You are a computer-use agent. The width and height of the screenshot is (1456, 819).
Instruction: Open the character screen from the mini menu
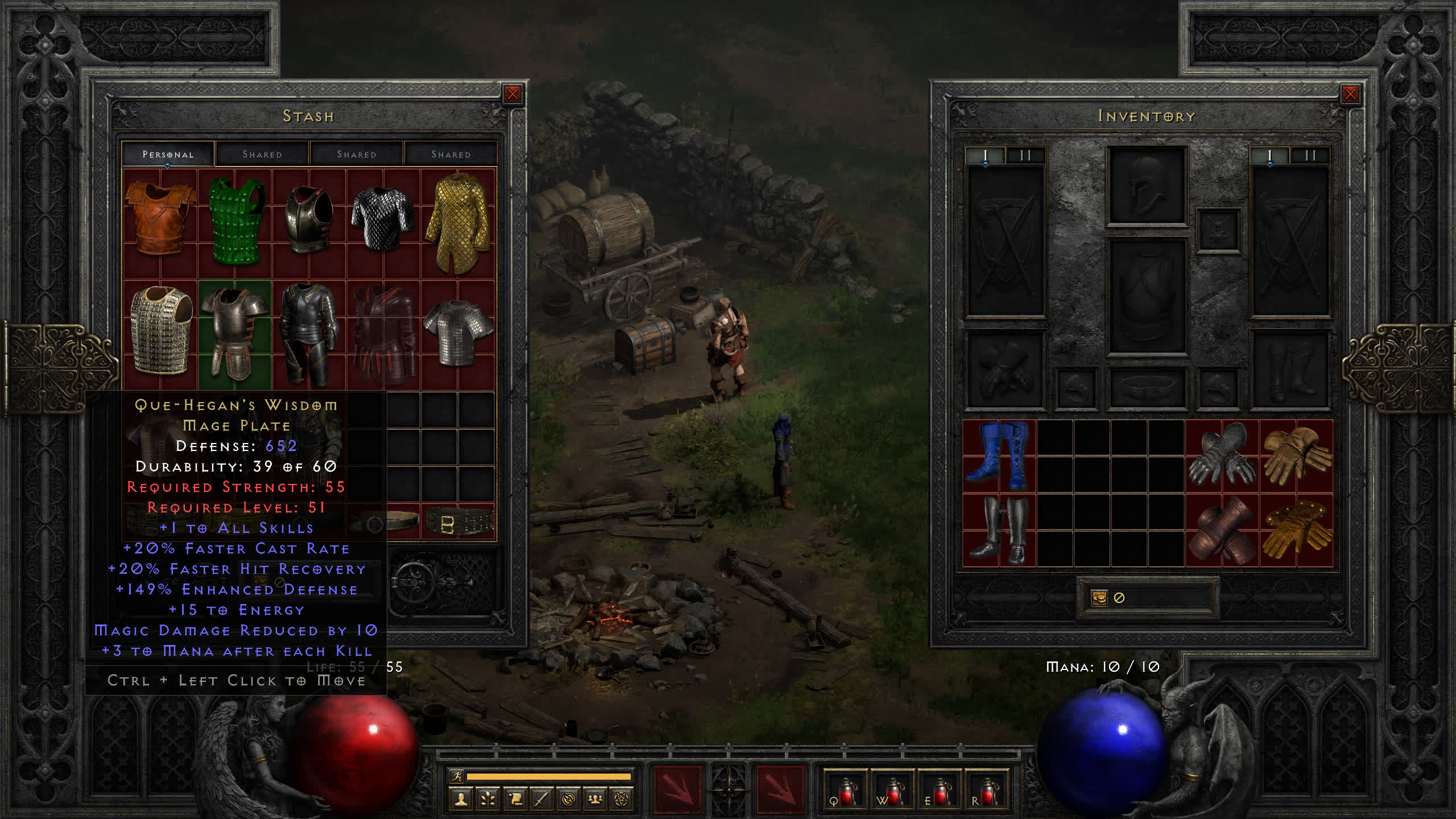tap(461, 800)
